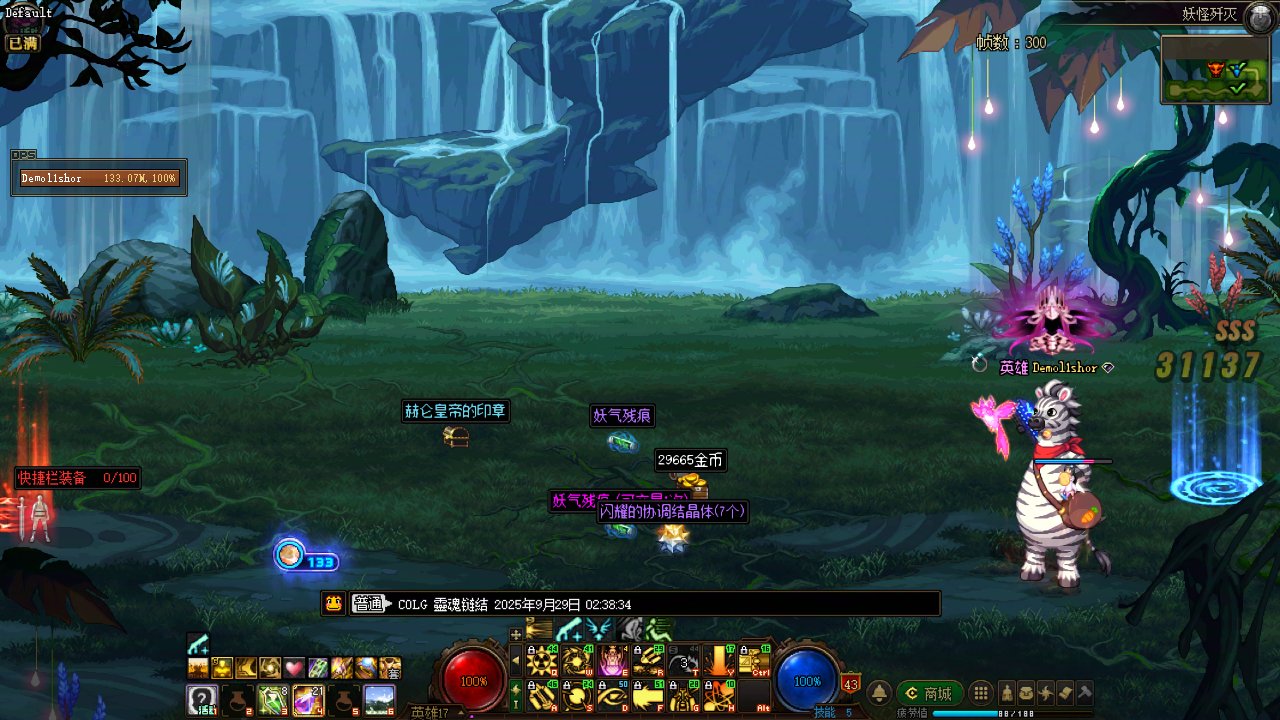
Task: Click the pink heart buff icon
Action: 293,667
